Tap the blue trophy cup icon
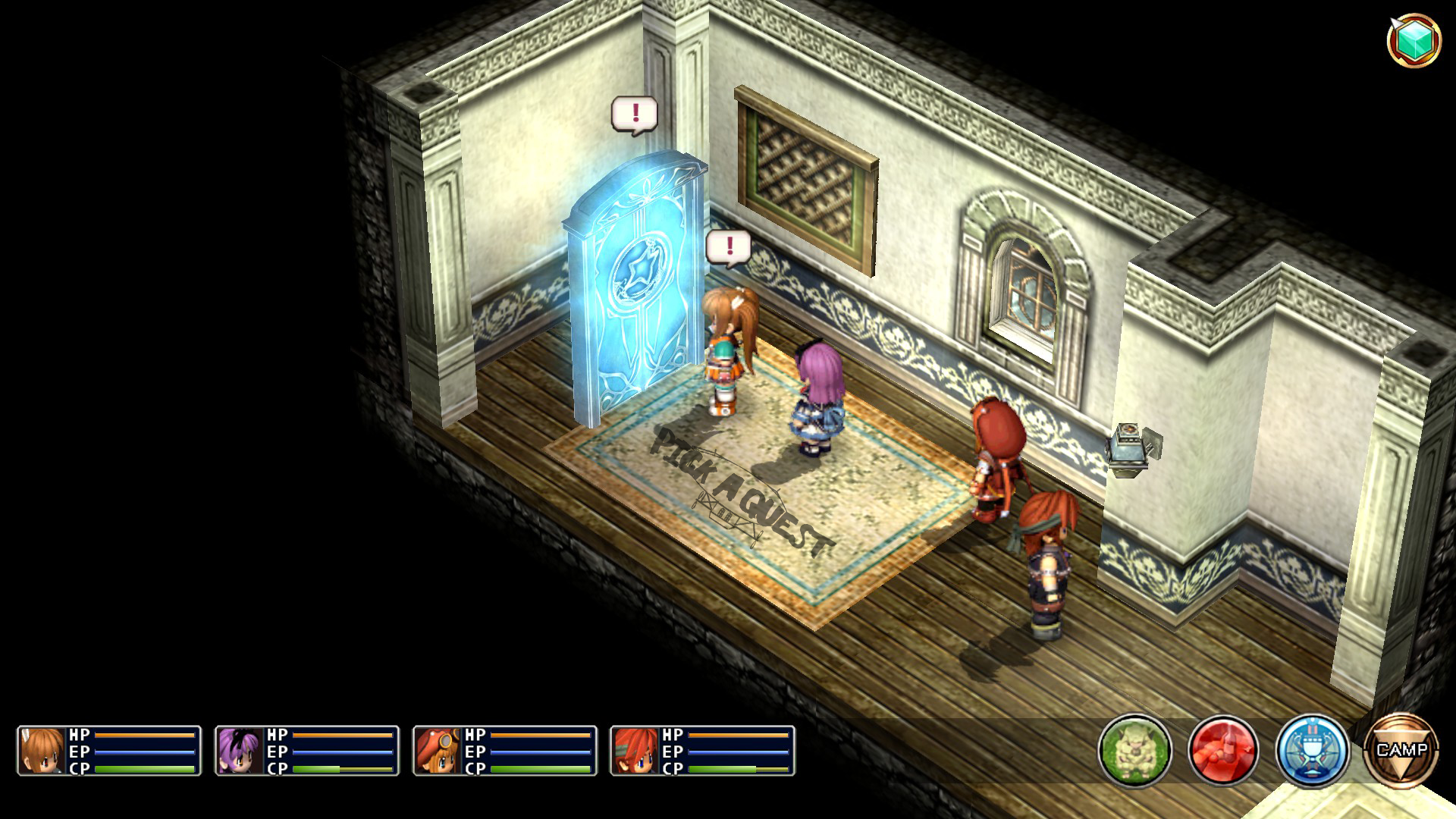Screen dimensions: 1456x819 click(x=1312, y=750)
